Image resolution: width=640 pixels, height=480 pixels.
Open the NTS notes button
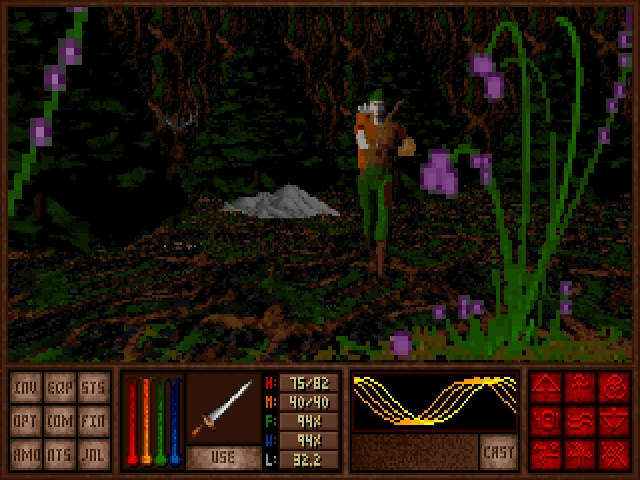pyautogui.click(x=60, y=453)
